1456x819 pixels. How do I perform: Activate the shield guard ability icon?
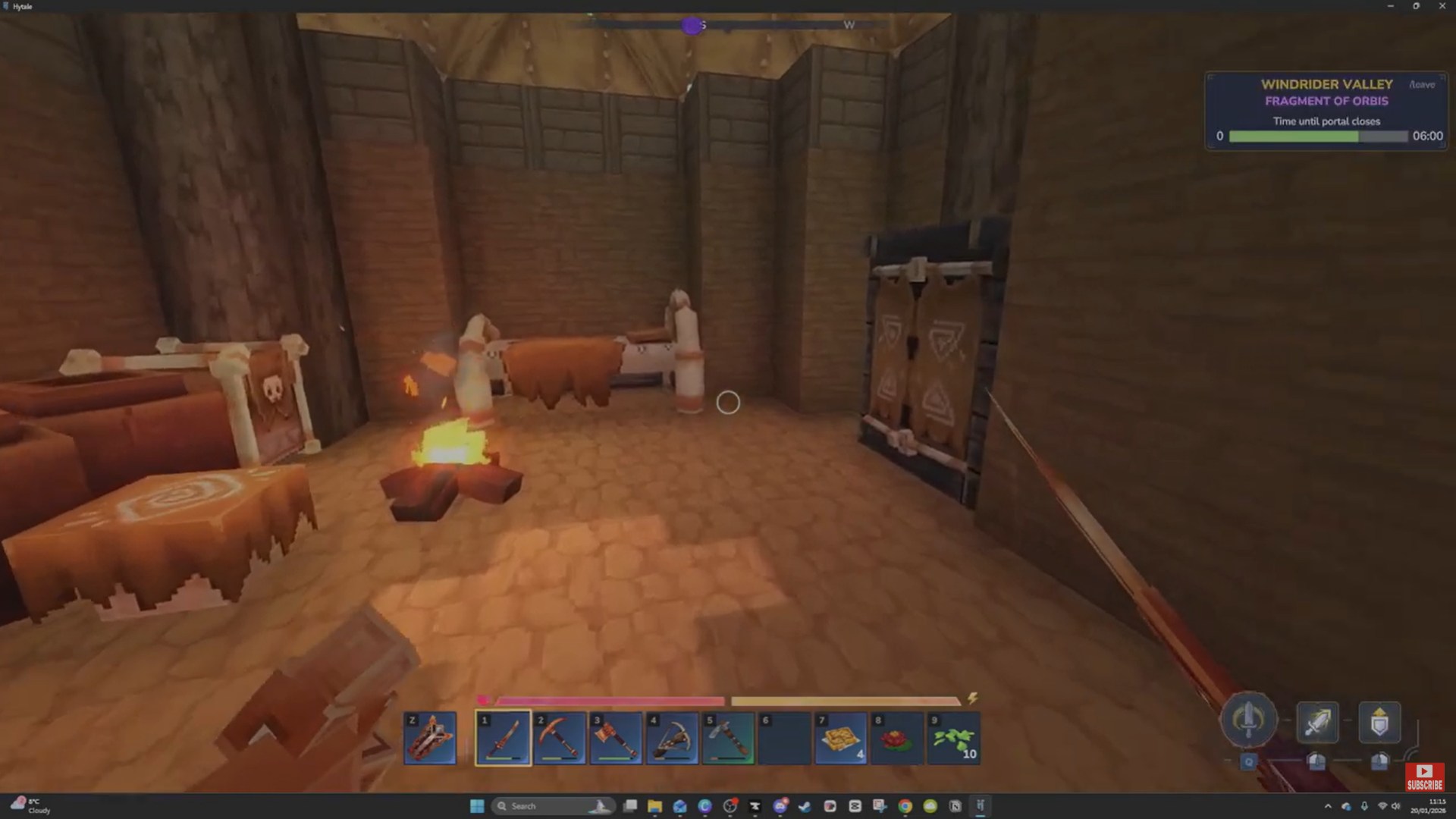coord(1380,722)
